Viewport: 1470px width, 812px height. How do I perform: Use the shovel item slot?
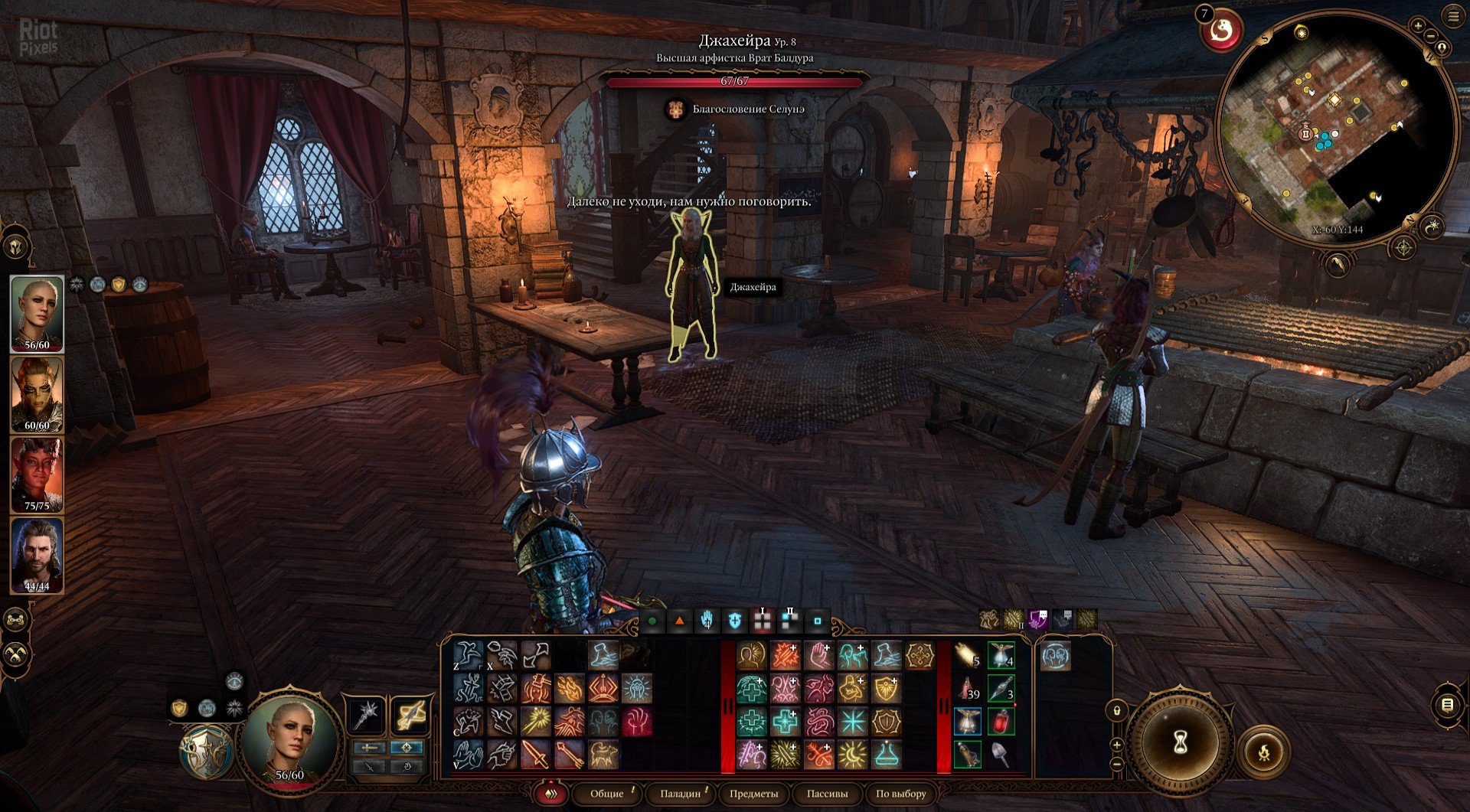click(x=1001, y=755)
